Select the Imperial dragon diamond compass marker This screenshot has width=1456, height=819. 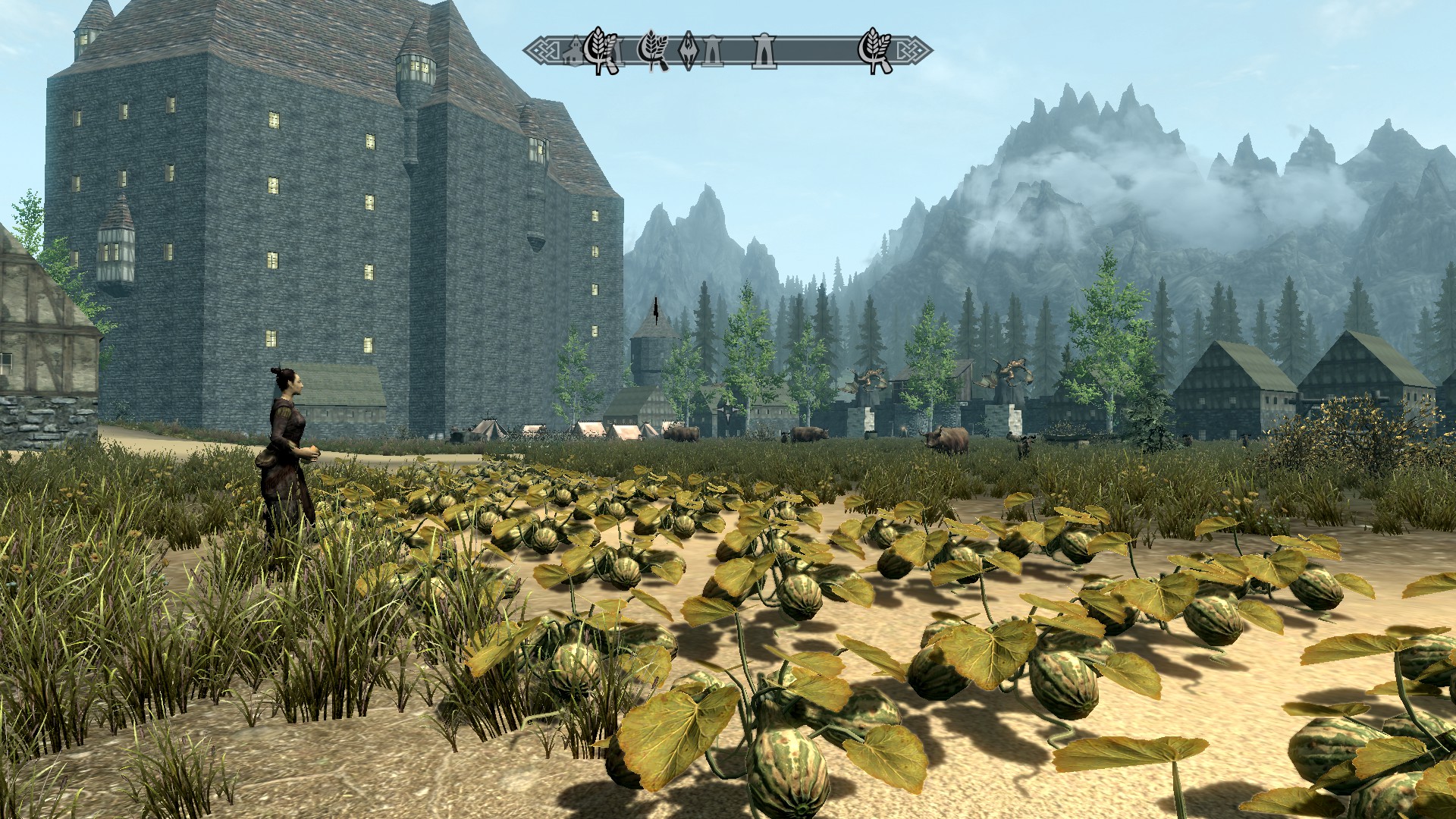click(x=689, y=51)
